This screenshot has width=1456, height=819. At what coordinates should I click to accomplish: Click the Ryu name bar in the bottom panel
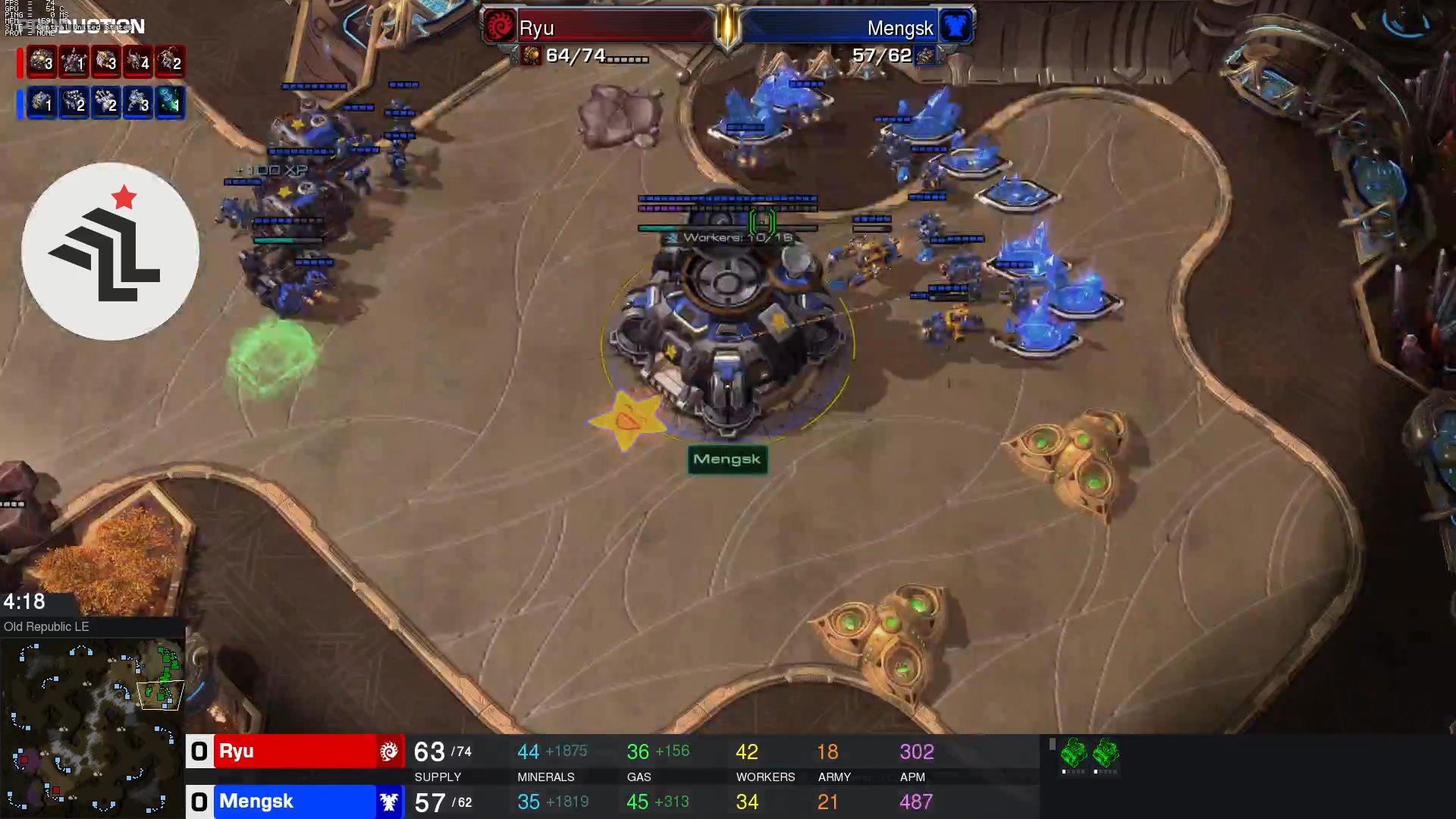[296, 752]
